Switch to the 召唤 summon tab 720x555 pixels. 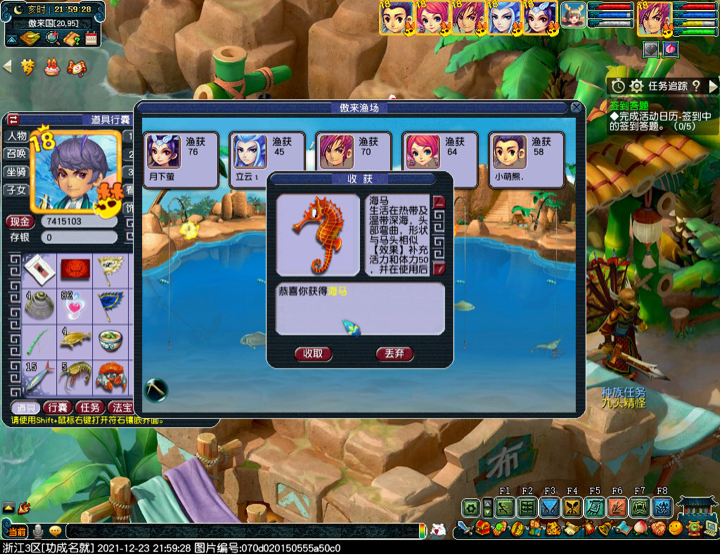click(17, 154)
